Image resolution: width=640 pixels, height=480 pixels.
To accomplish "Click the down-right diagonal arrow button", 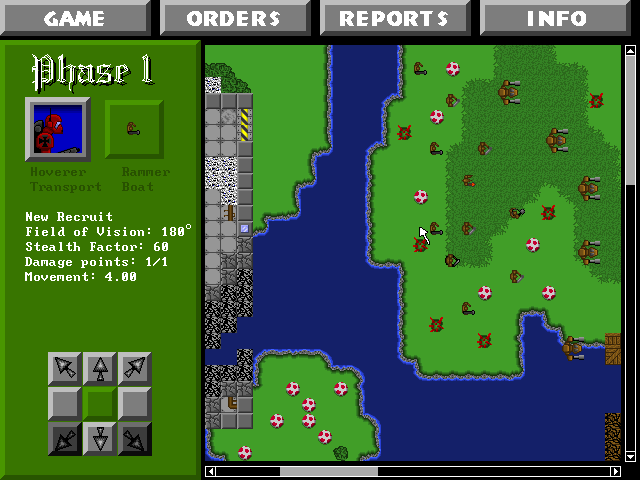I will (x=135, y=438).
